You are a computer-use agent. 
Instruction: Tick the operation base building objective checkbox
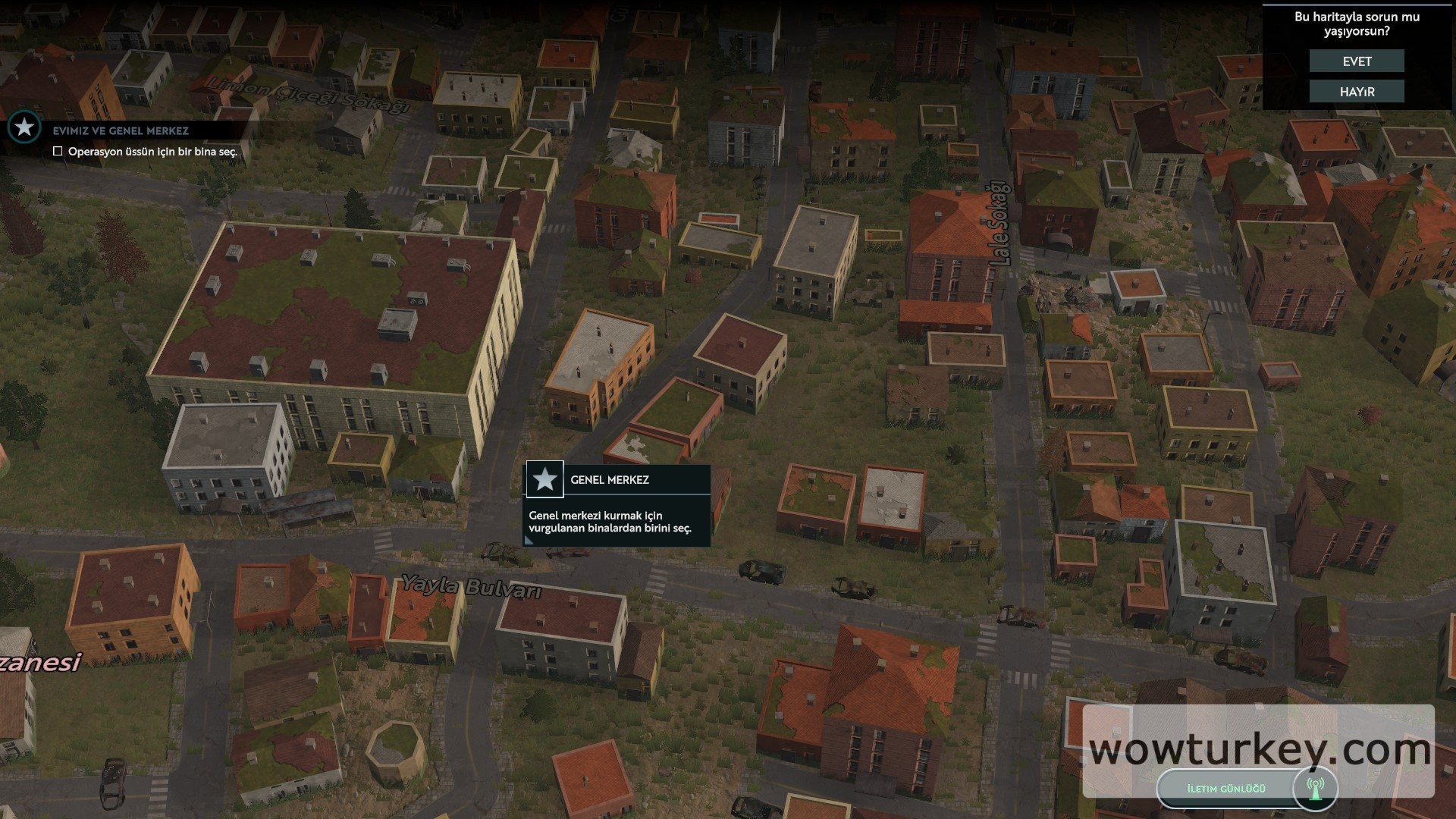click(58, 152)
